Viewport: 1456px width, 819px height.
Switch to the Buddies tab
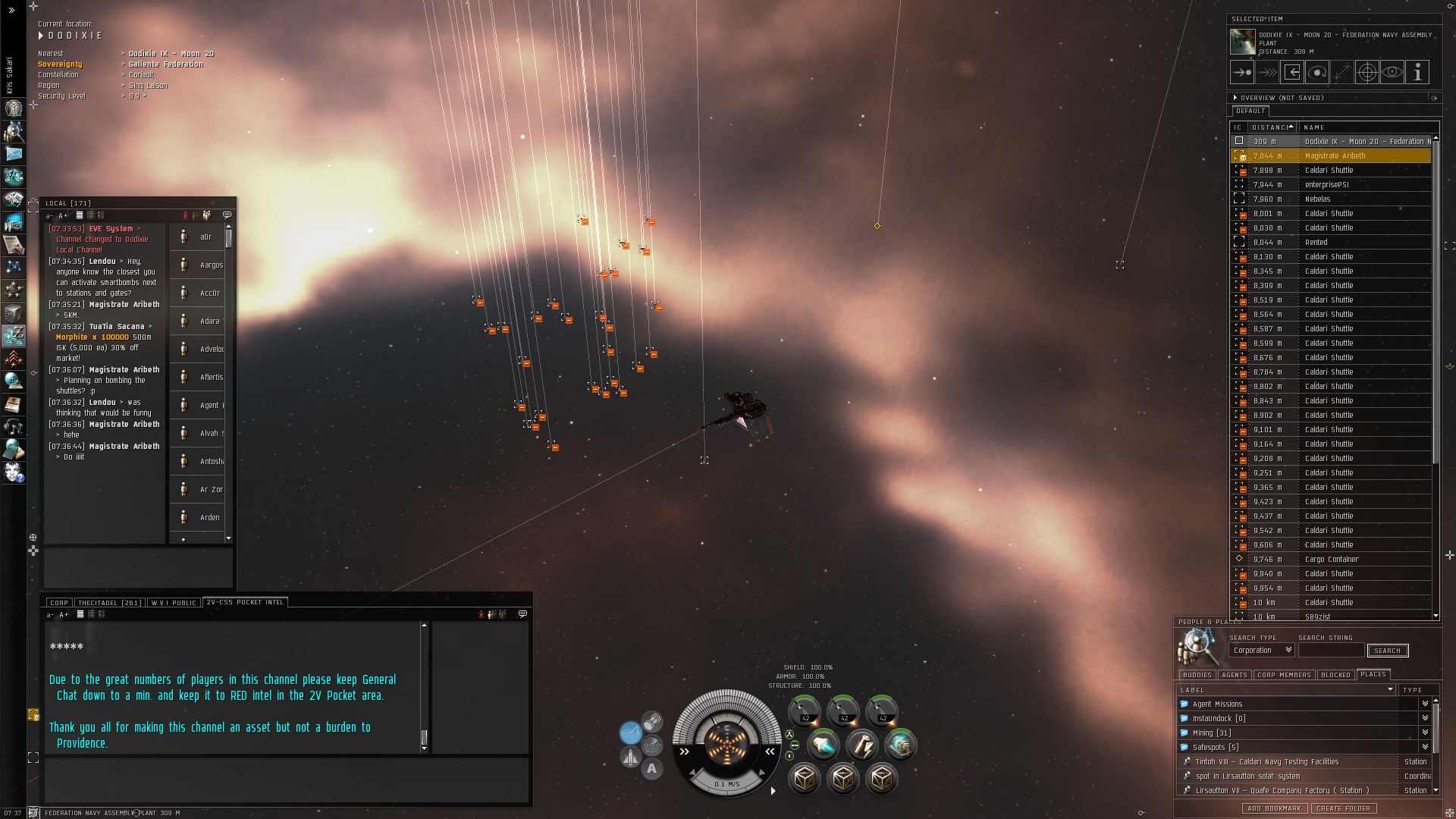click(1197, 675)
